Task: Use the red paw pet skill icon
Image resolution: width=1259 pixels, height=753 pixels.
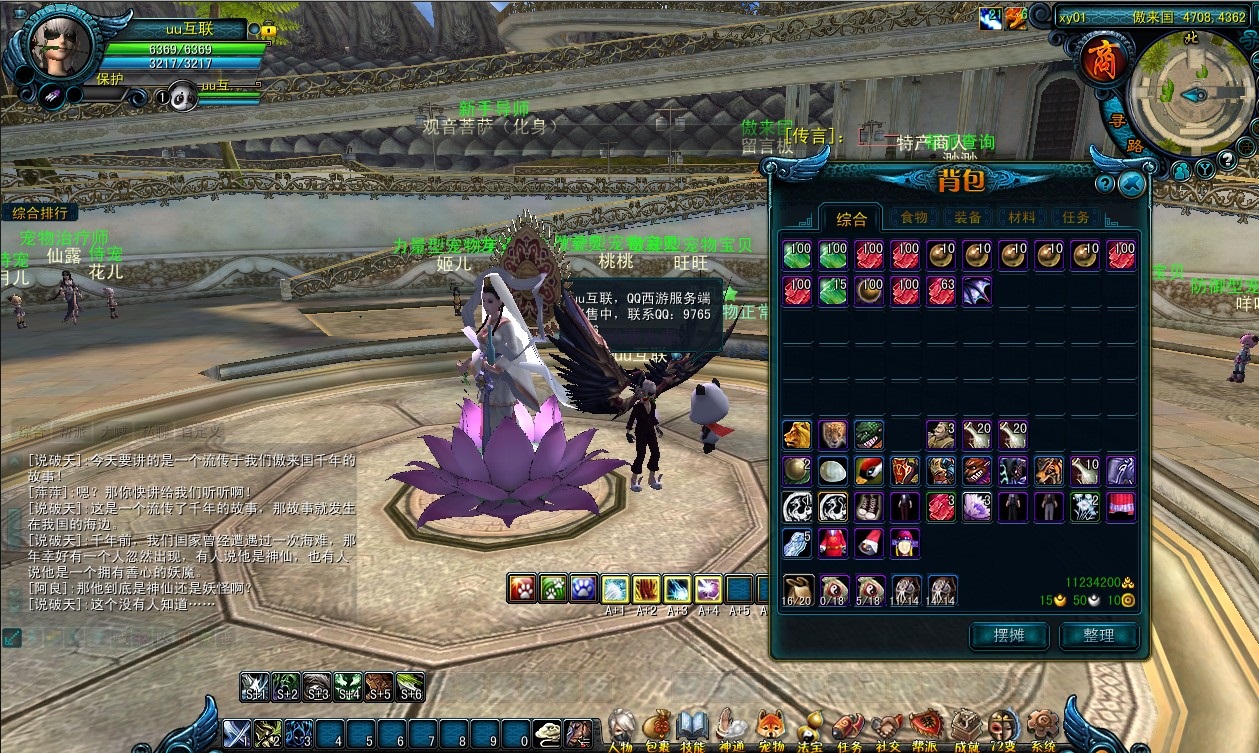Action: click(x=522, y=588)
